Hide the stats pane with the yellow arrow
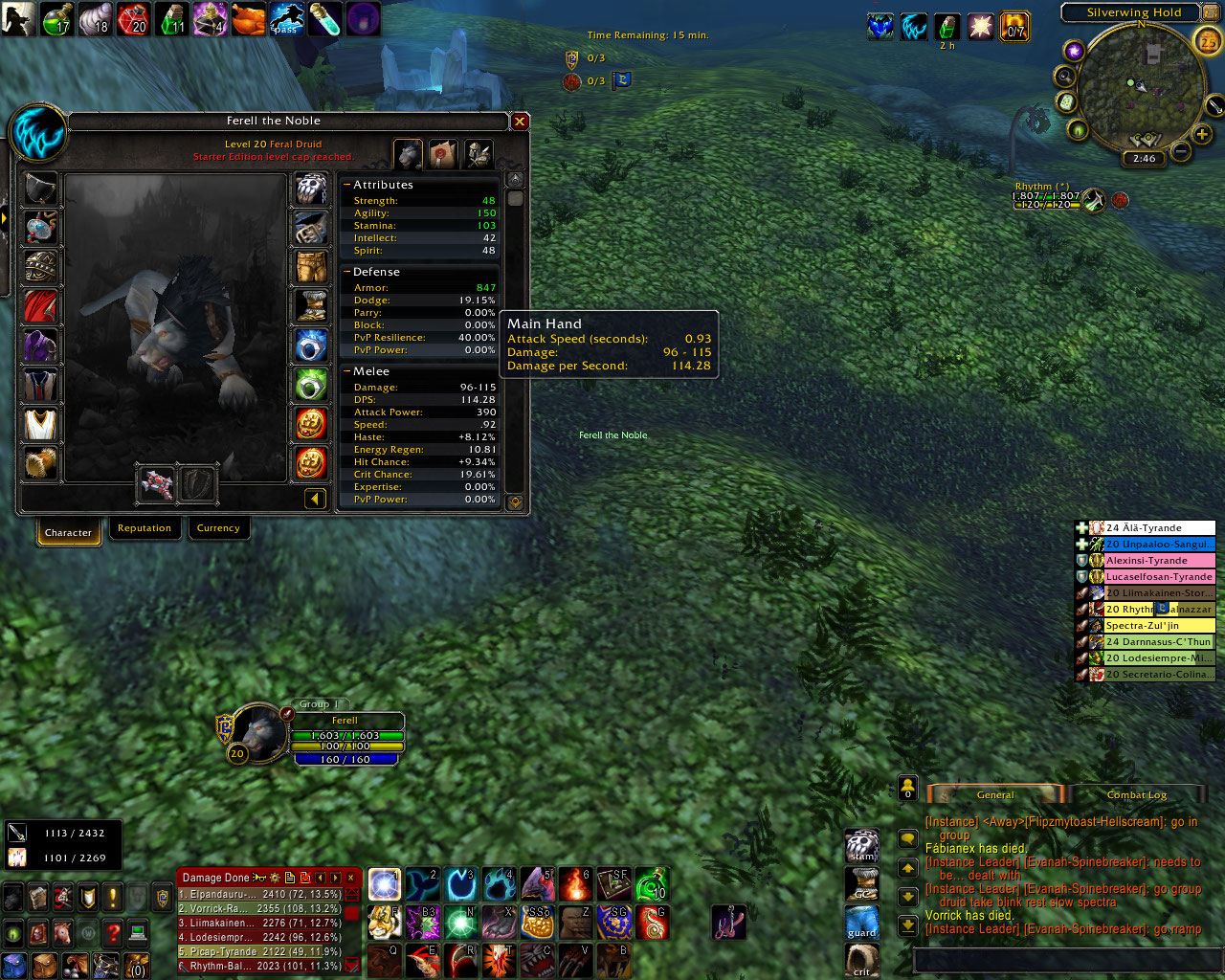 315,498
